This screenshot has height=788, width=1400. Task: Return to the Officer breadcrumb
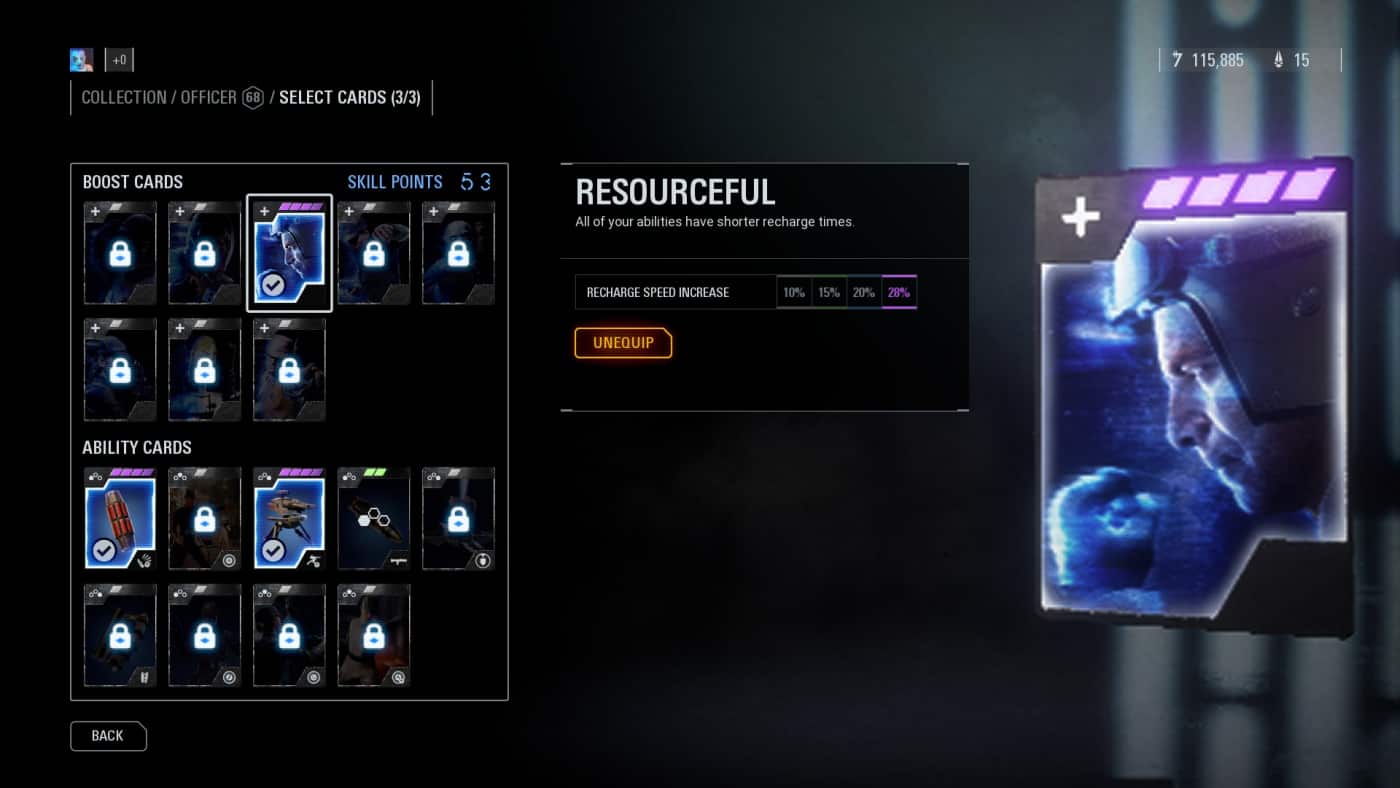tap(209, 98)
